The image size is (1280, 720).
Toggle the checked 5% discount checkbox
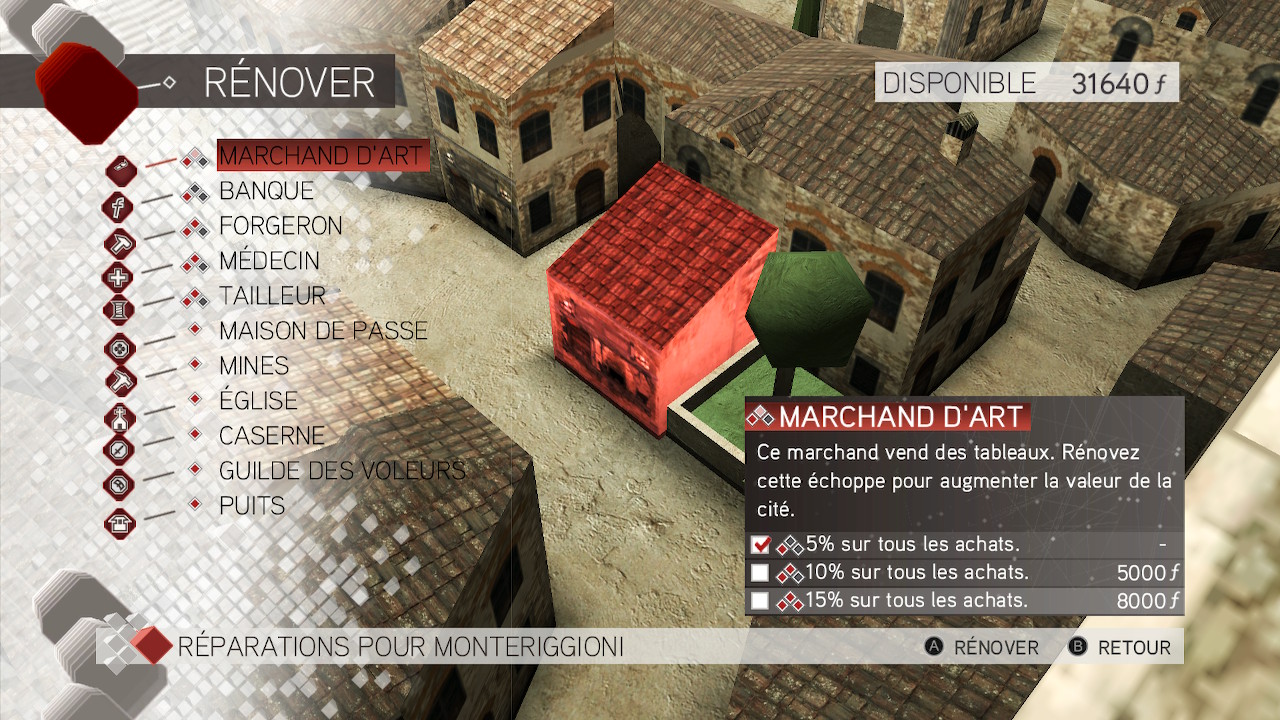tap(760, 545)
